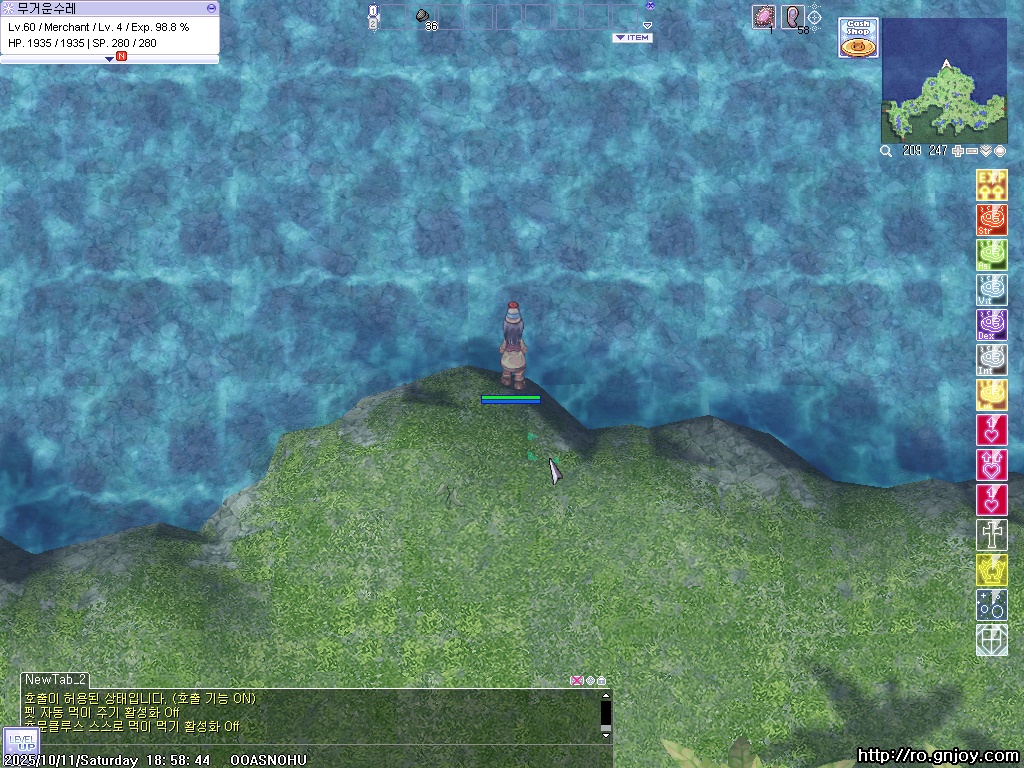Expand the status window's blue arrow
This screenshot has width=1024, height=768.
click(109, 58)
